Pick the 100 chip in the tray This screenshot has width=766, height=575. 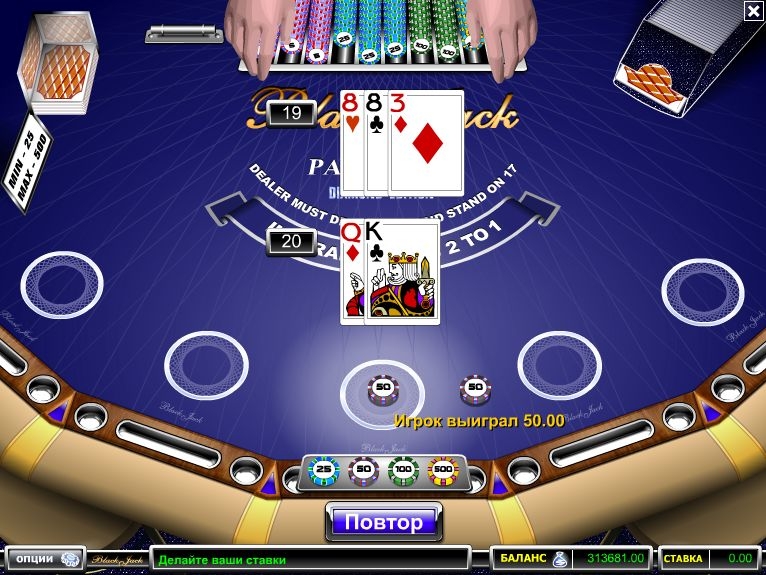coord(402,468)
